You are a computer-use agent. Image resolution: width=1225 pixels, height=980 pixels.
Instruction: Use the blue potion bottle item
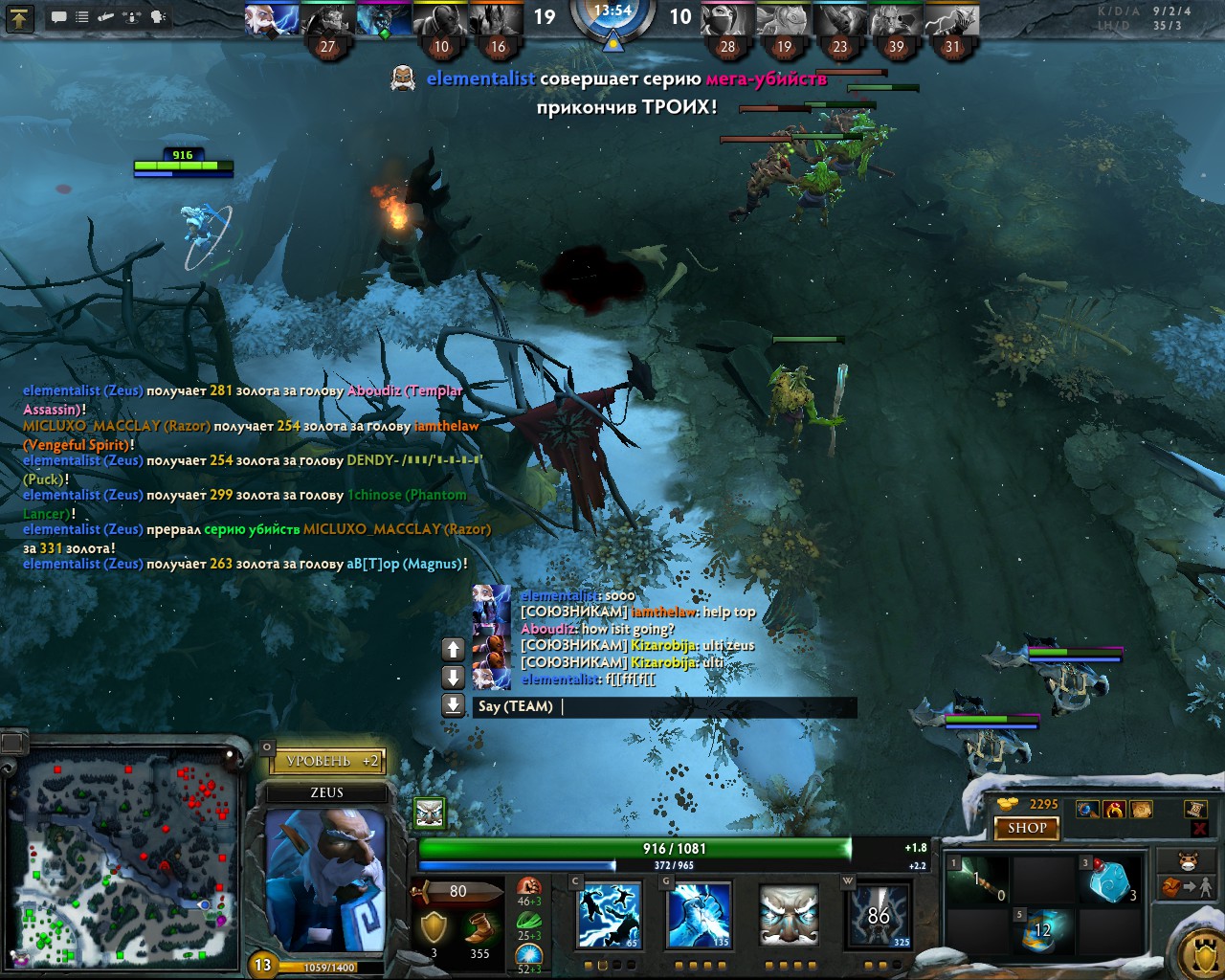coord(1112,880)
